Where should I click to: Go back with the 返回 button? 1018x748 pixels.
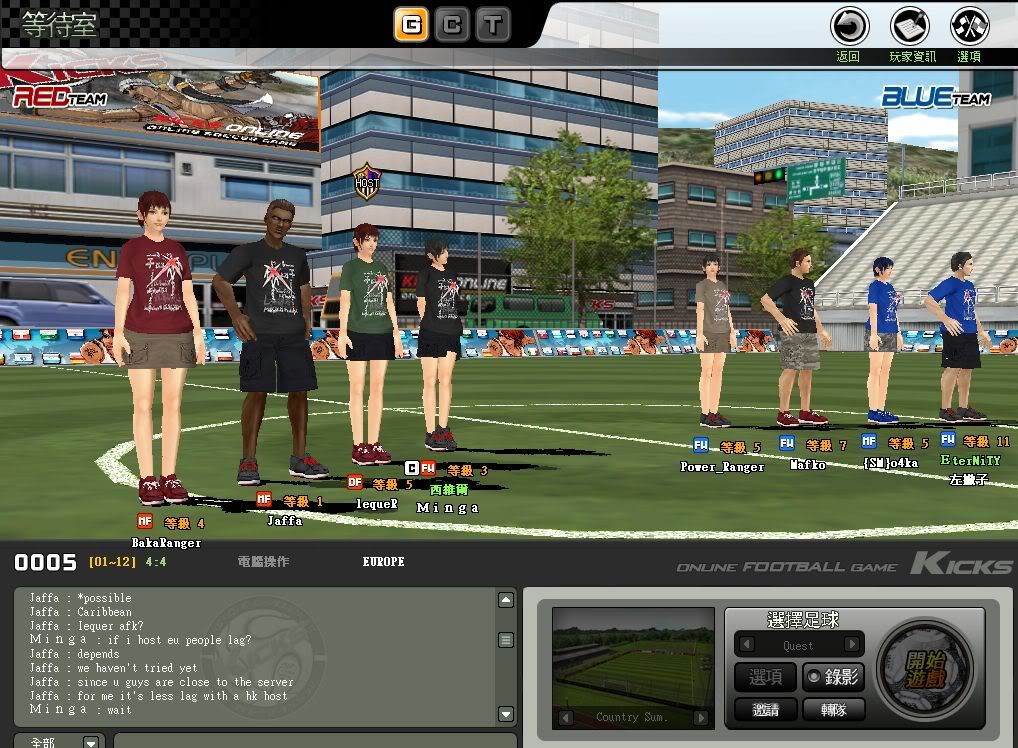(849, 25)
